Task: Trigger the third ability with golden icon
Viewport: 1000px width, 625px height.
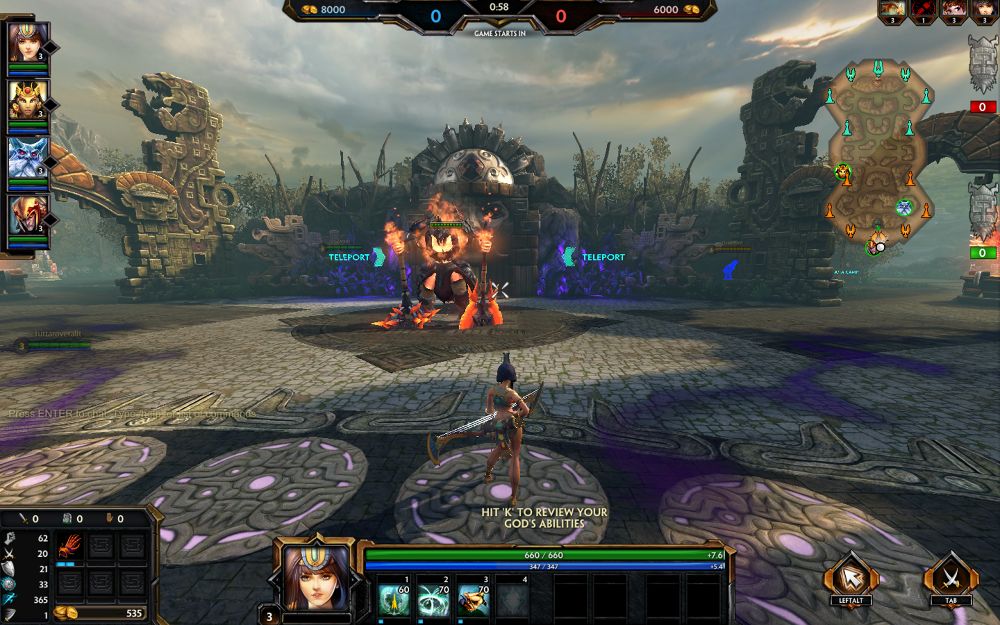Action: [x=472, y=599]
